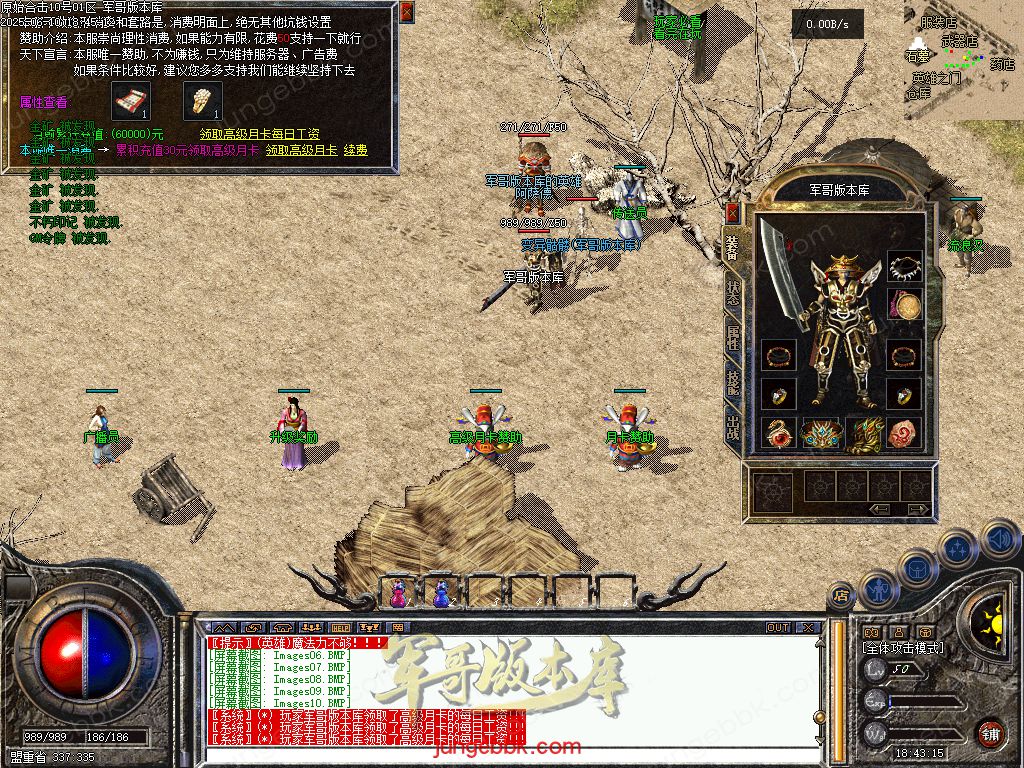Viewport: 1024px width, 768px height.
Task: Switch to the 状态 status tab
Action: point(732,290)
